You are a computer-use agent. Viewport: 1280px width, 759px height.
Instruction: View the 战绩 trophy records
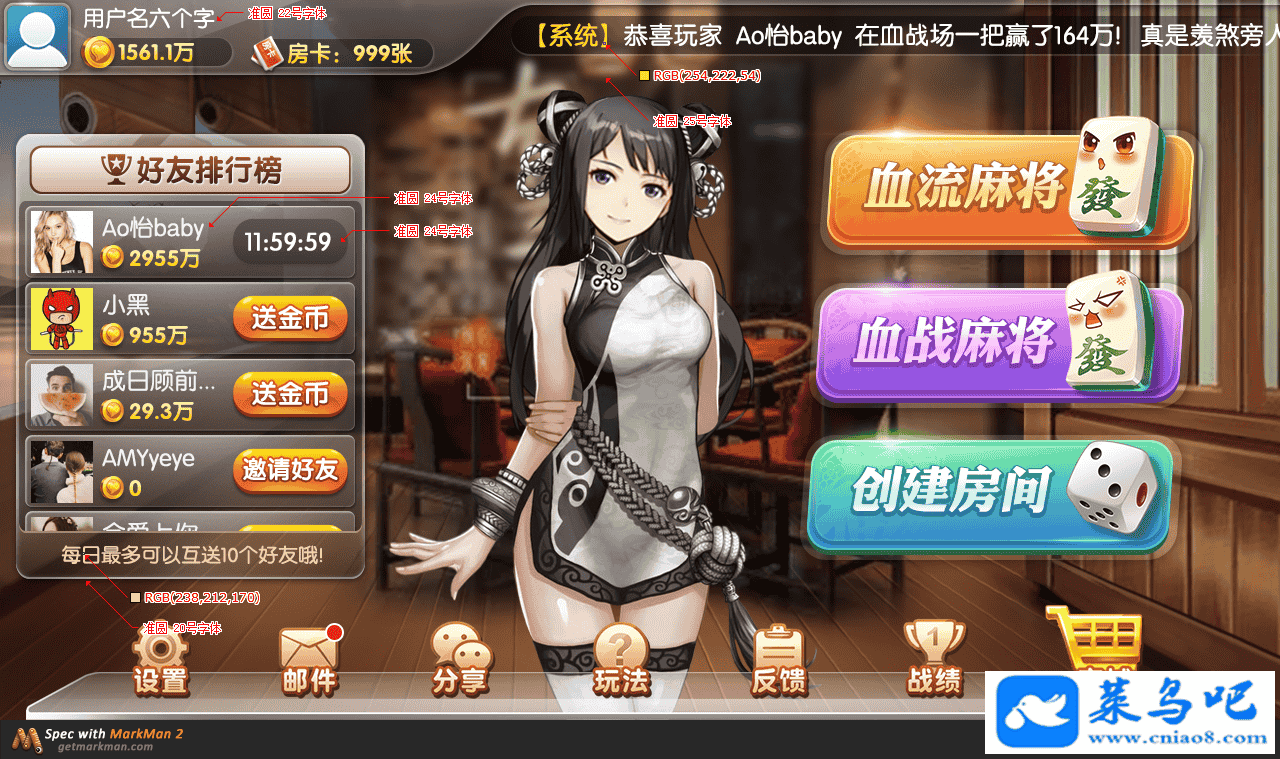pos(934,661)
